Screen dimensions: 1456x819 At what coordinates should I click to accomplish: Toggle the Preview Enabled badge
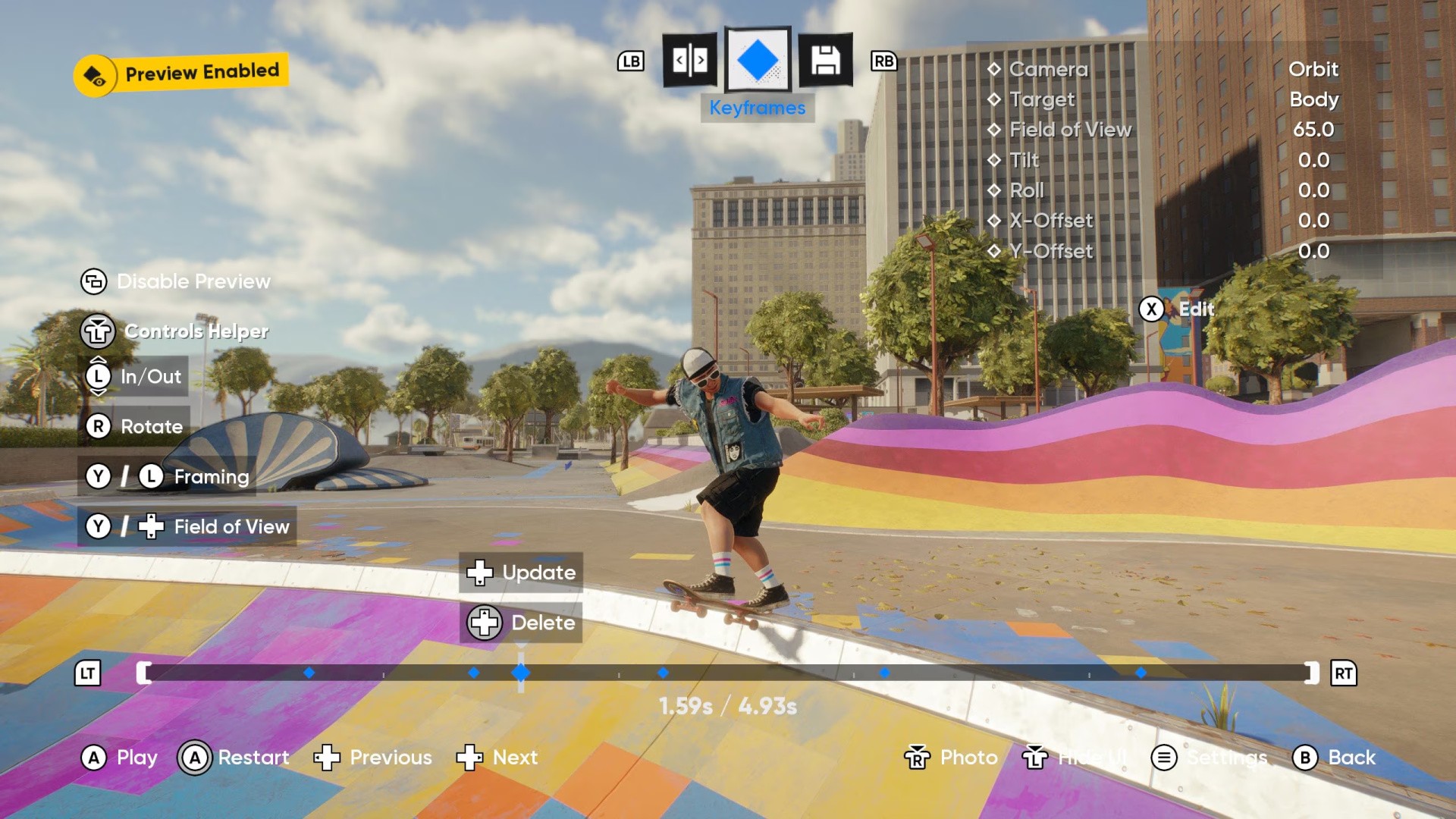pyautogui.click(x=181, y=74)
